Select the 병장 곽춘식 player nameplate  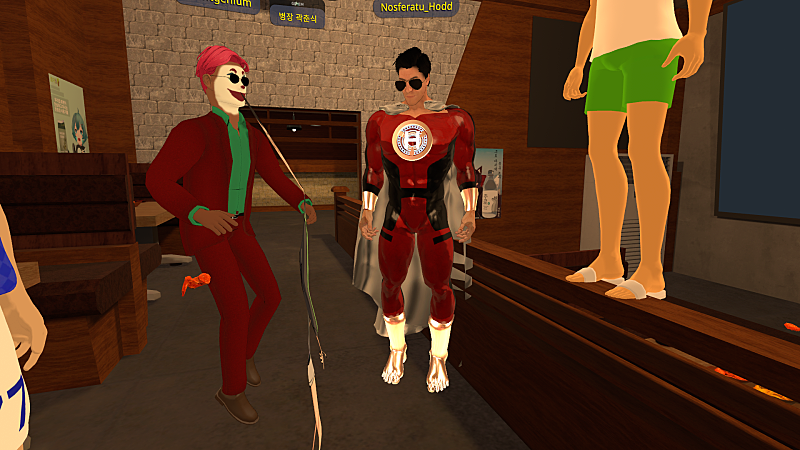(x=297, y=17)
